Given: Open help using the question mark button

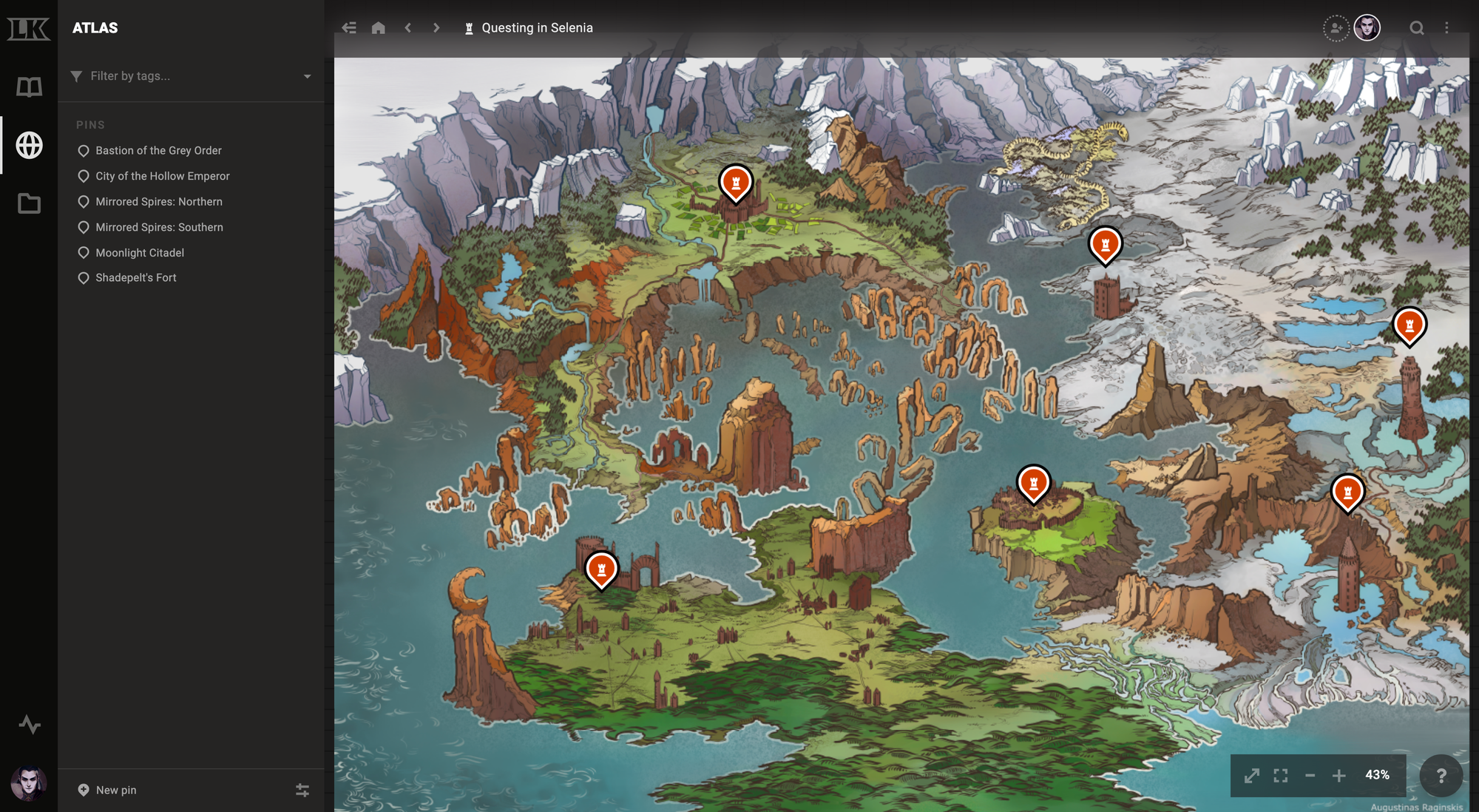Looking at the screenshot, I should [1442, 776].
